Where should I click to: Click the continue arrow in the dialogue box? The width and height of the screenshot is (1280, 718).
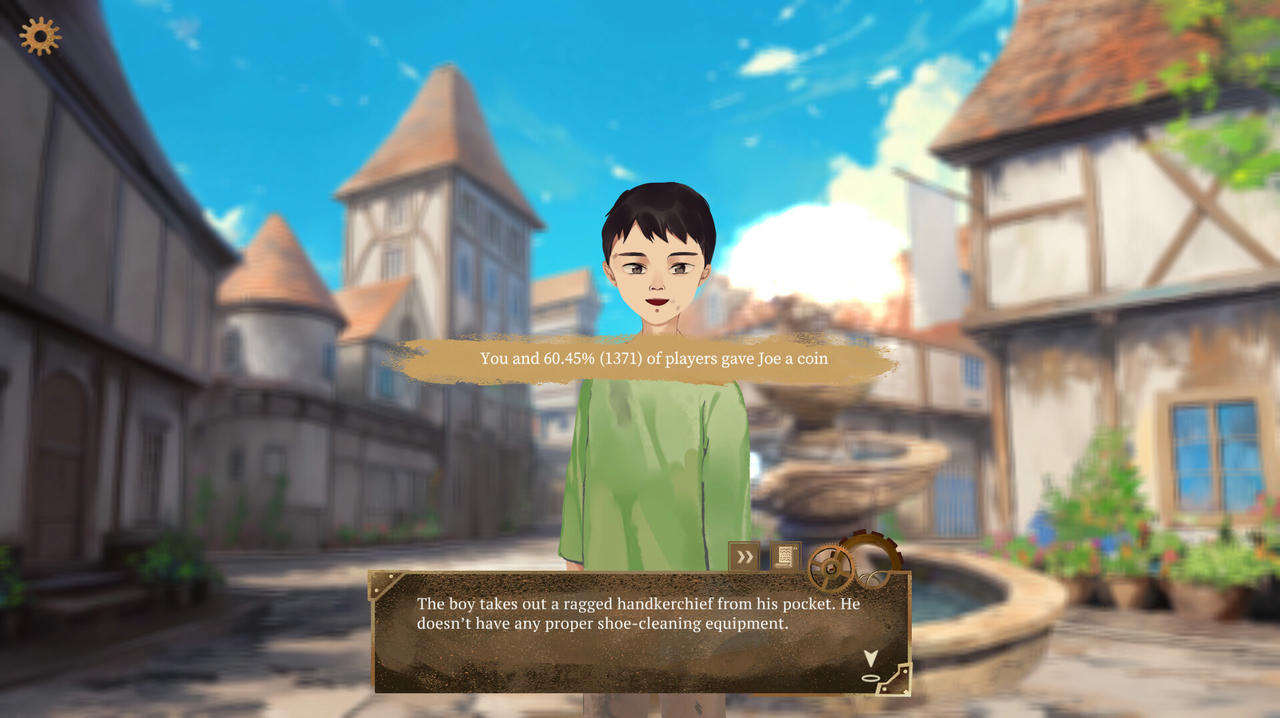870,658
